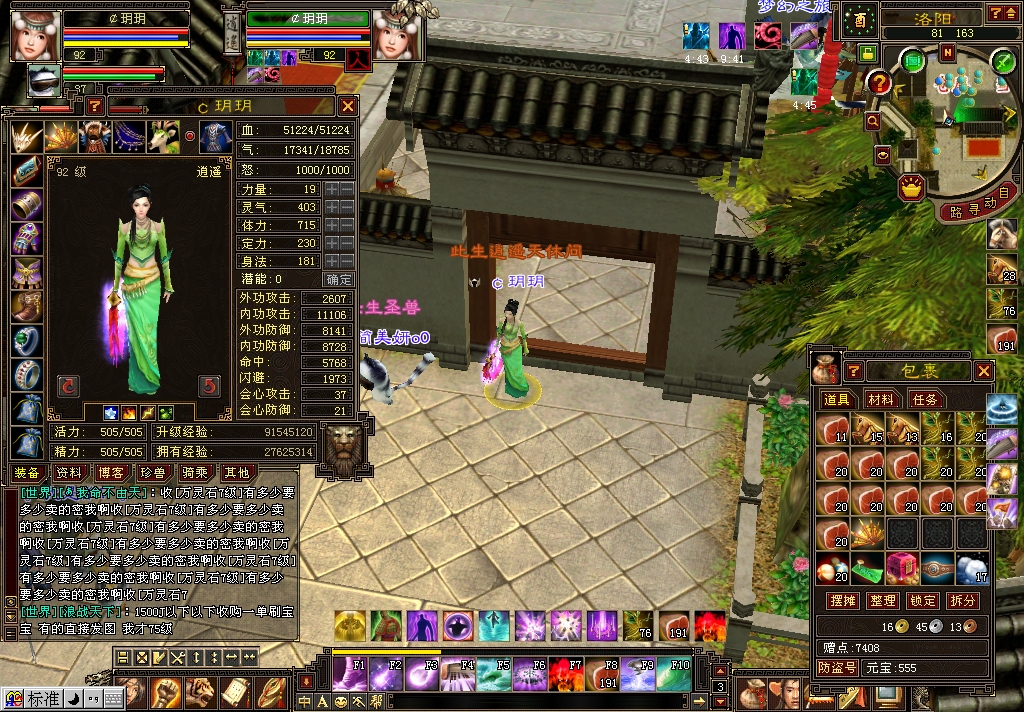This screenshot has width=1024, height=712.
Task: Sort the bag with 整理
Action: (884, 601)
